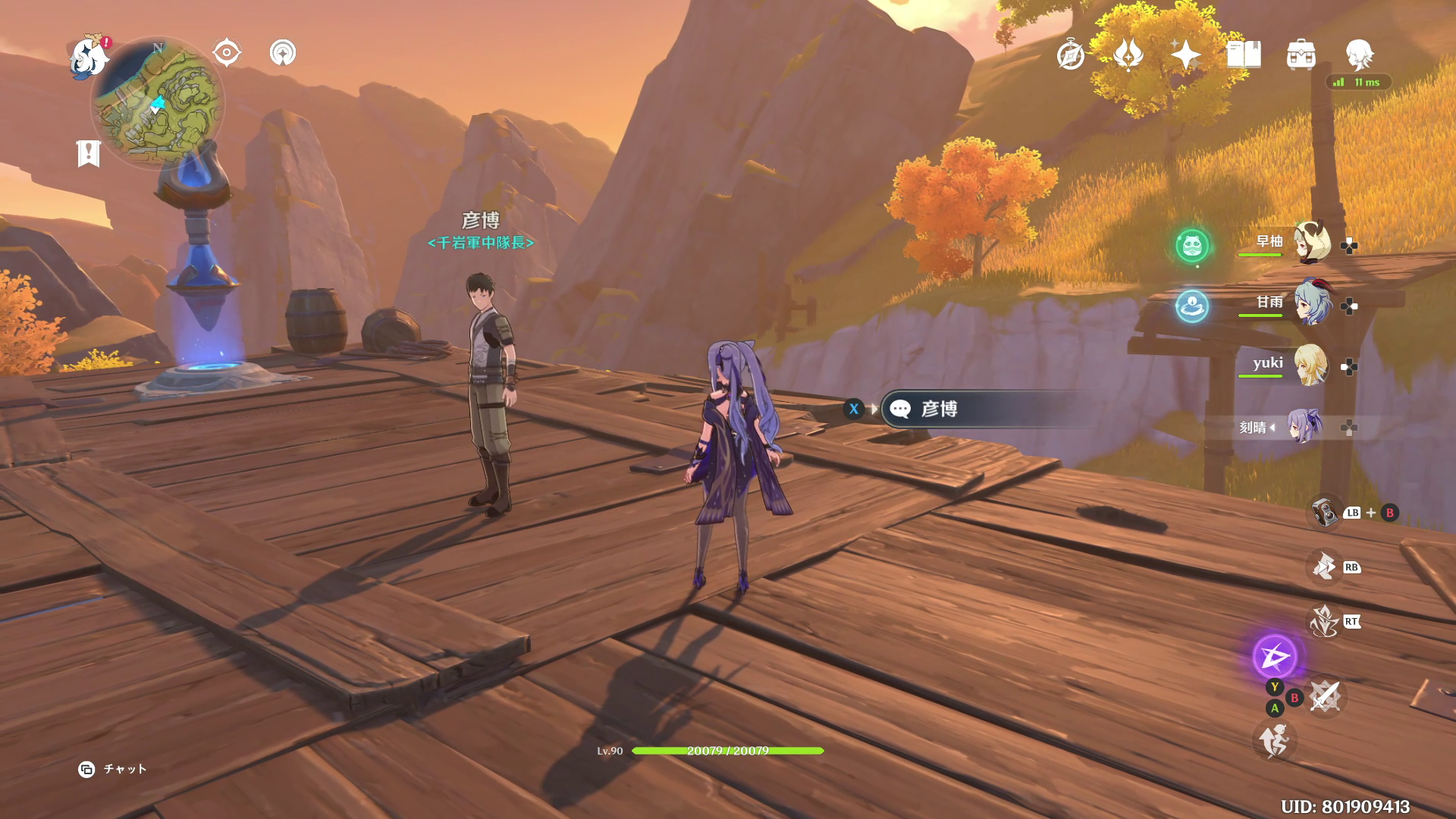Use the gadget quick-use slot

1326,513
